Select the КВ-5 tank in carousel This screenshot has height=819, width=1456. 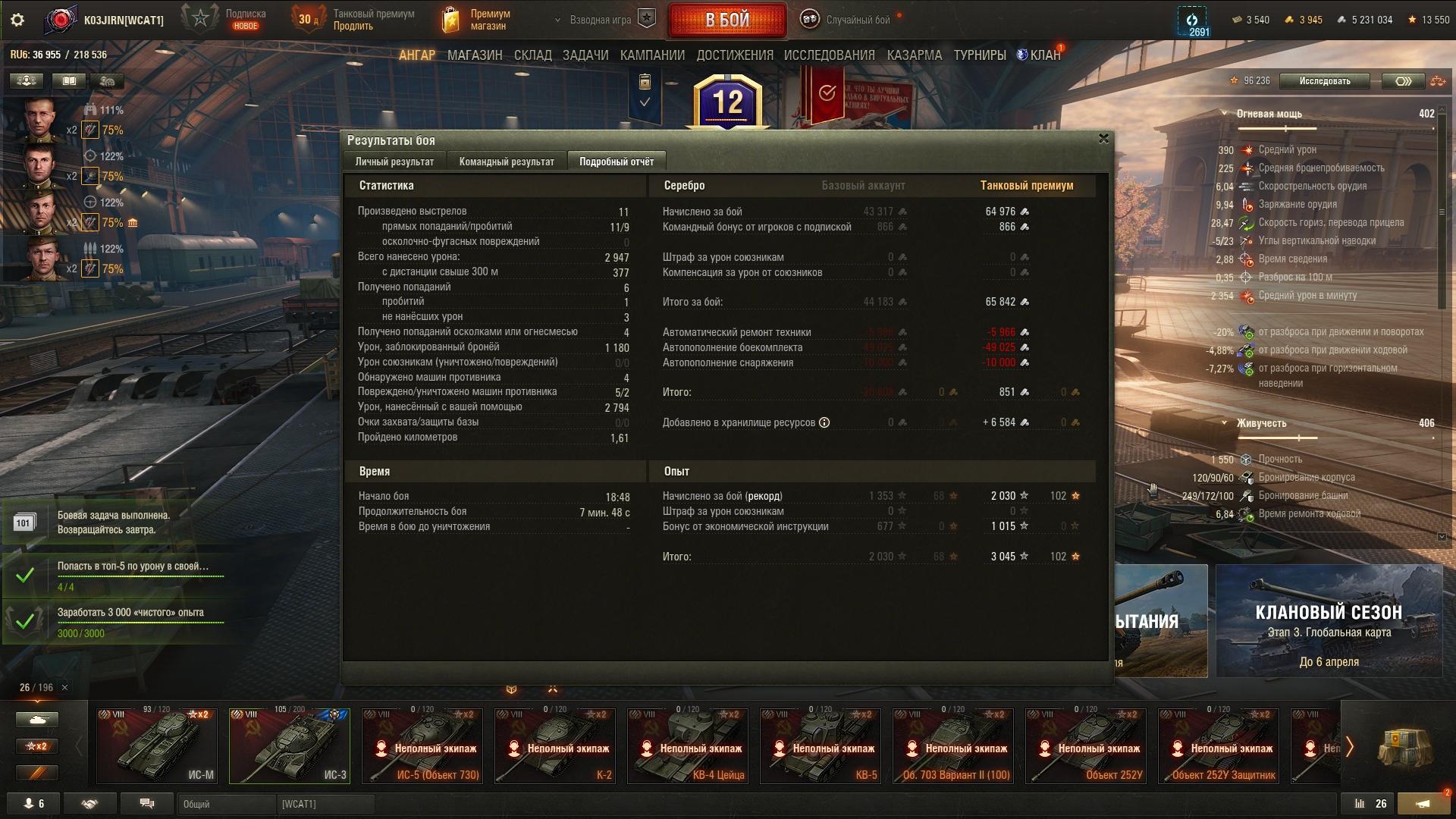coord(821,745)
